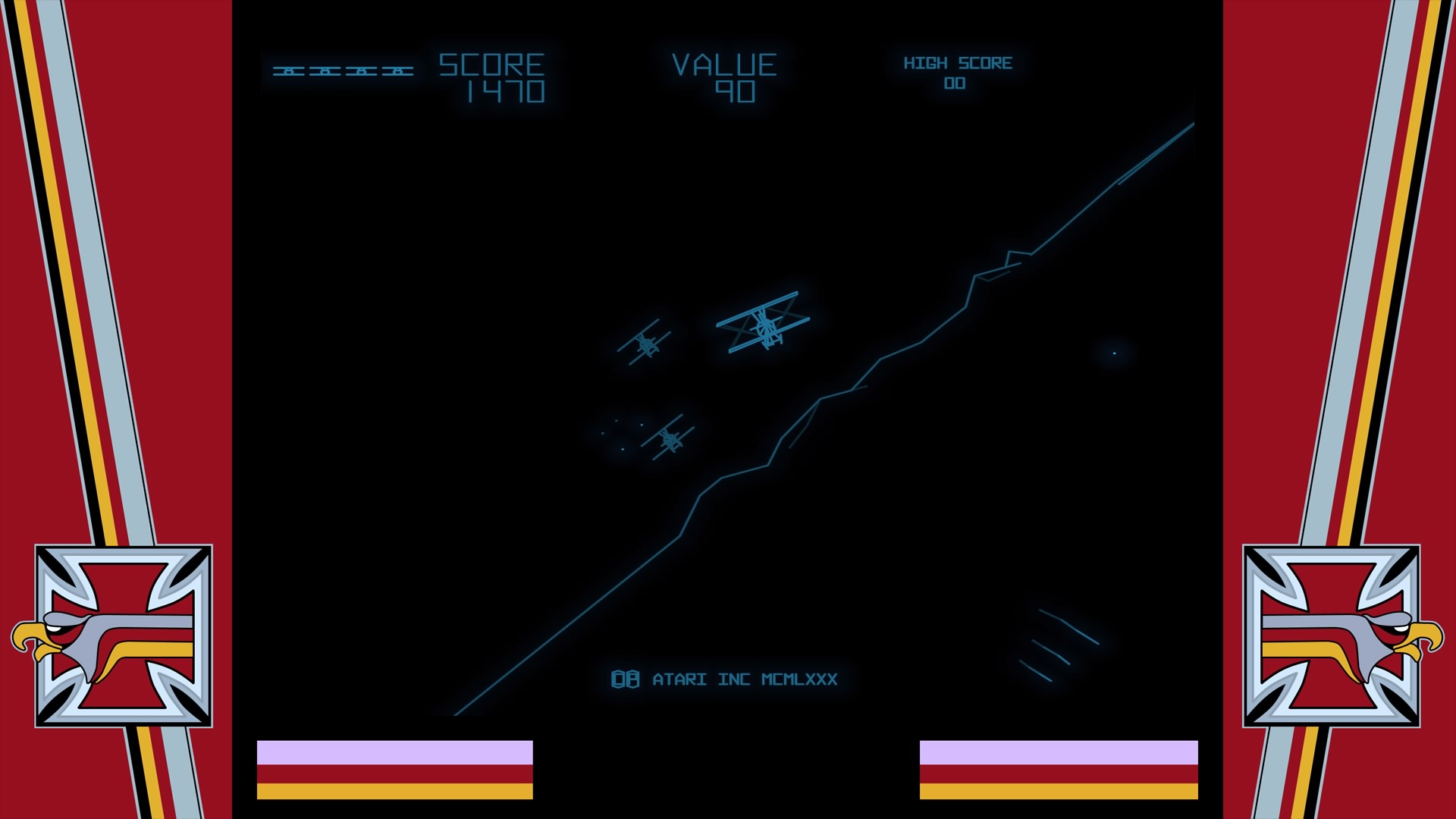1456x819 pixels.
Task: Select the score value 1470
Action: pos(504,91)
